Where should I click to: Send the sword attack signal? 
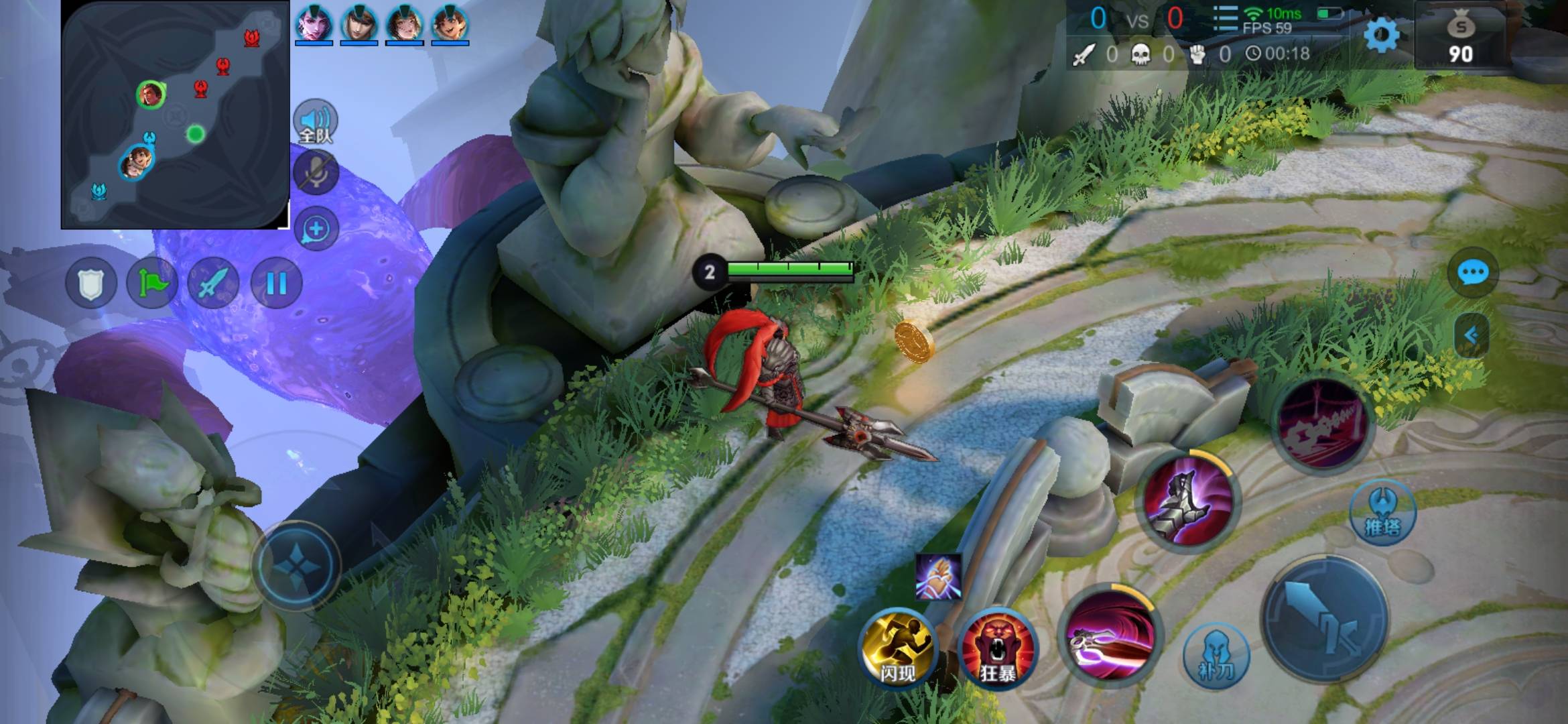tap(214, 284)
